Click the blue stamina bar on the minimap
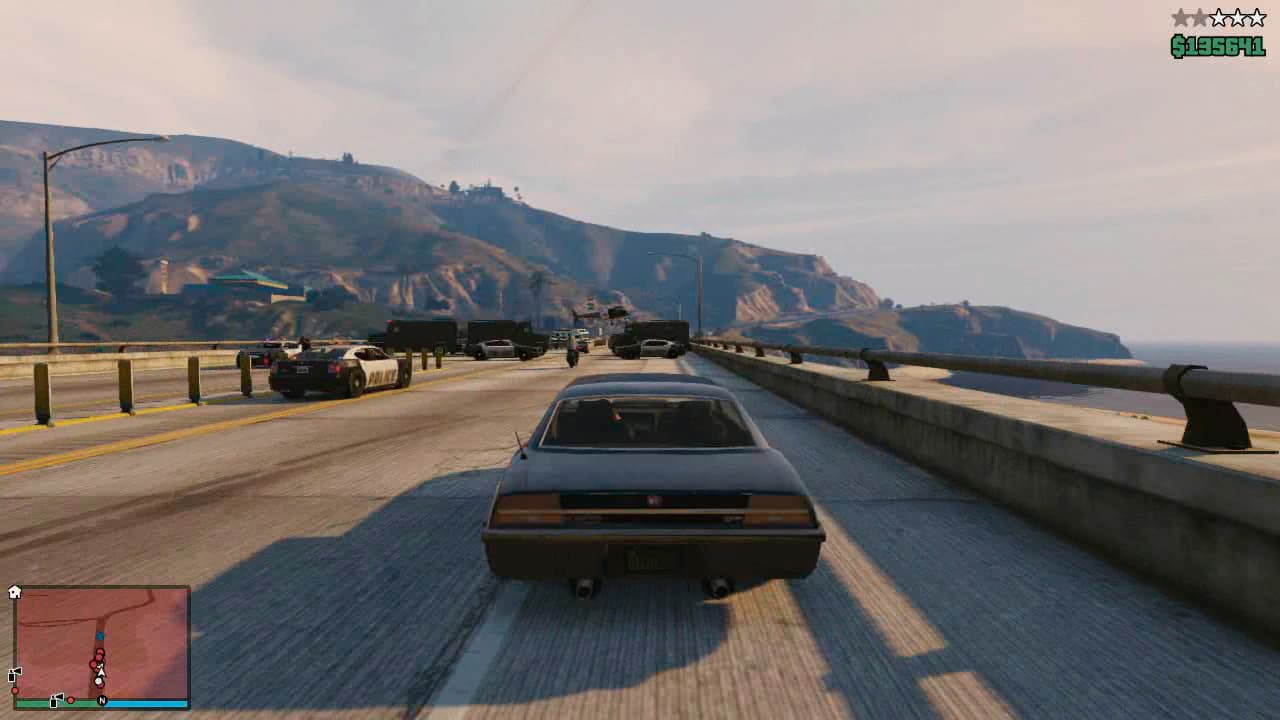1280x720 pixels. (146, 702)
